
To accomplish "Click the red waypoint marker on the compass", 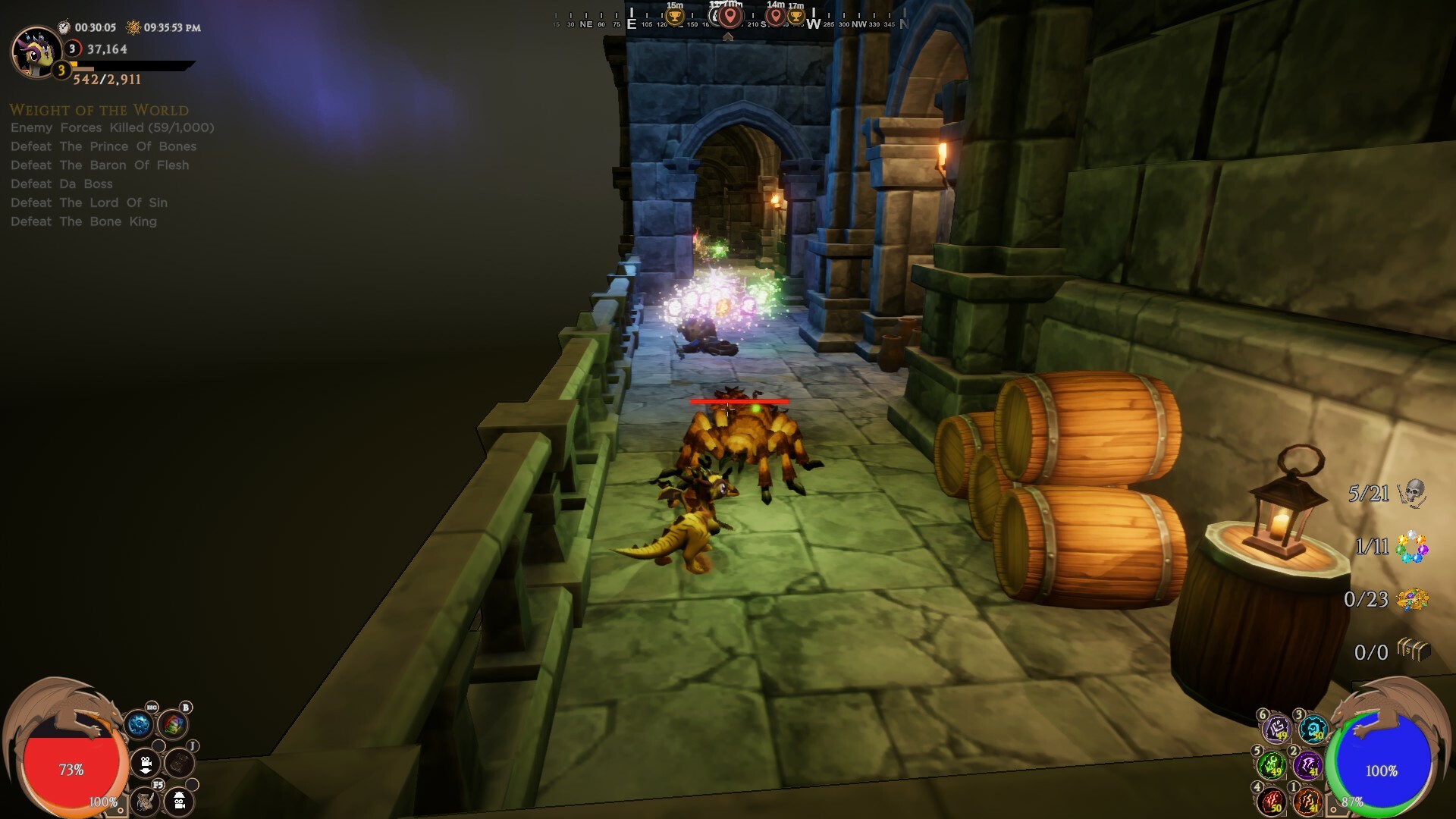I will 730,17.
